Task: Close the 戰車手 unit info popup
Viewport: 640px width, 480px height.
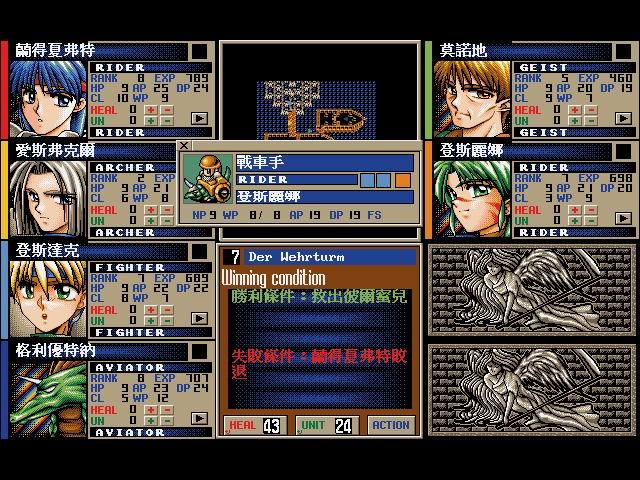Action: tap(184, 147)
